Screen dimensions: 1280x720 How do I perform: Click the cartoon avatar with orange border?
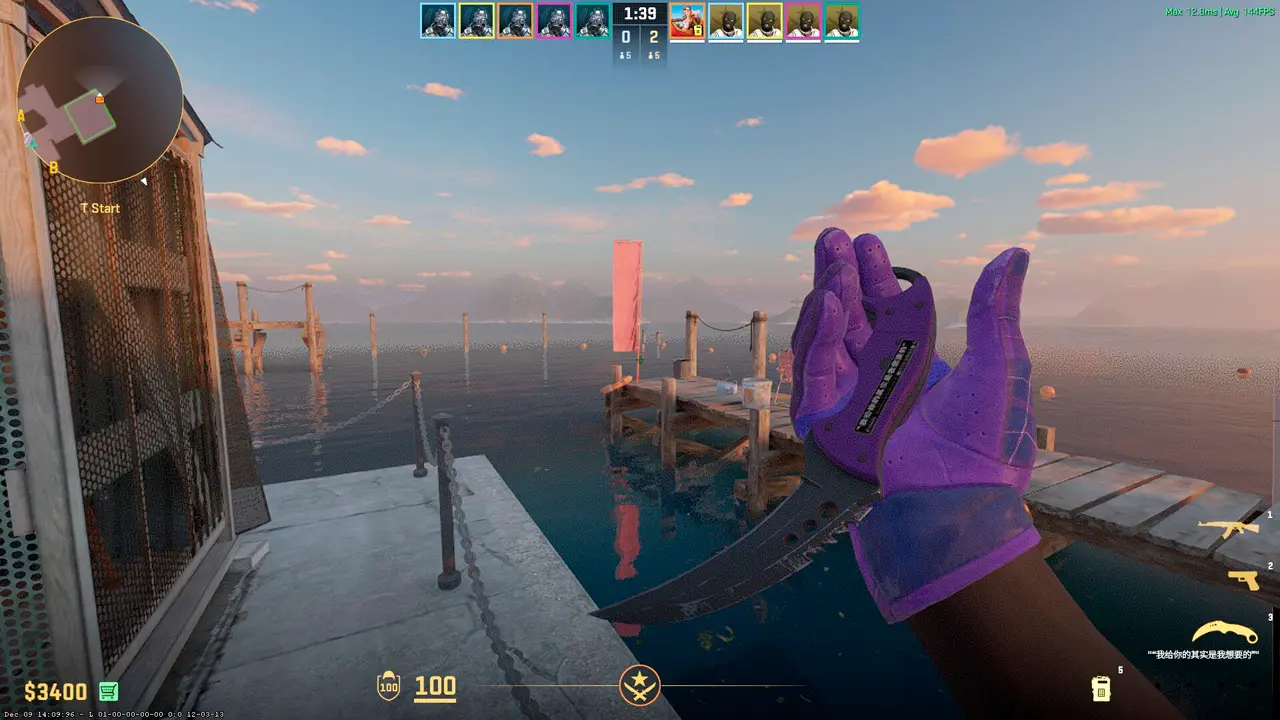pyautogui.click(x=687, y=21)
